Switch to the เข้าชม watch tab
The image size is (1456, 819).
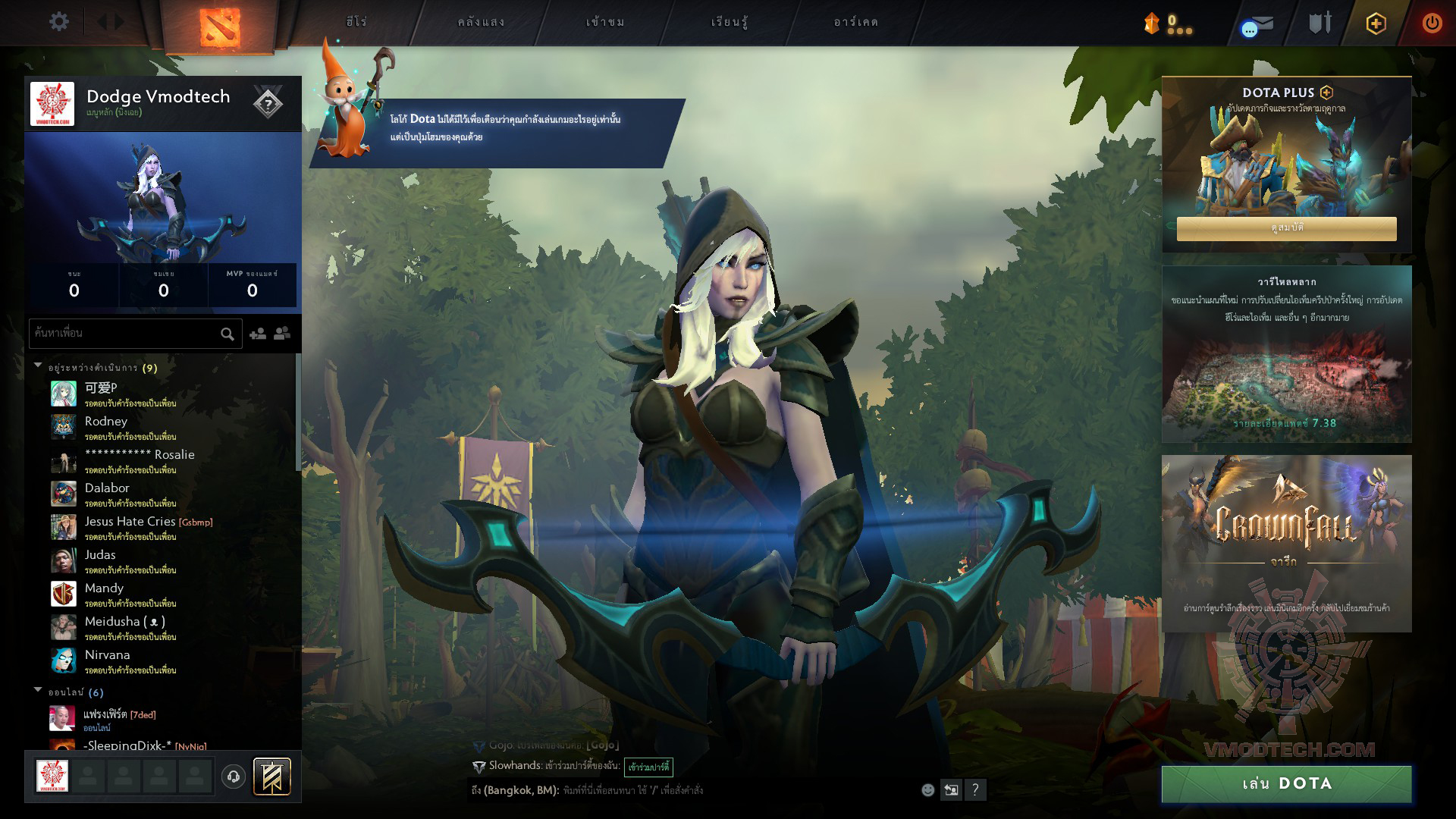point(605,22)
